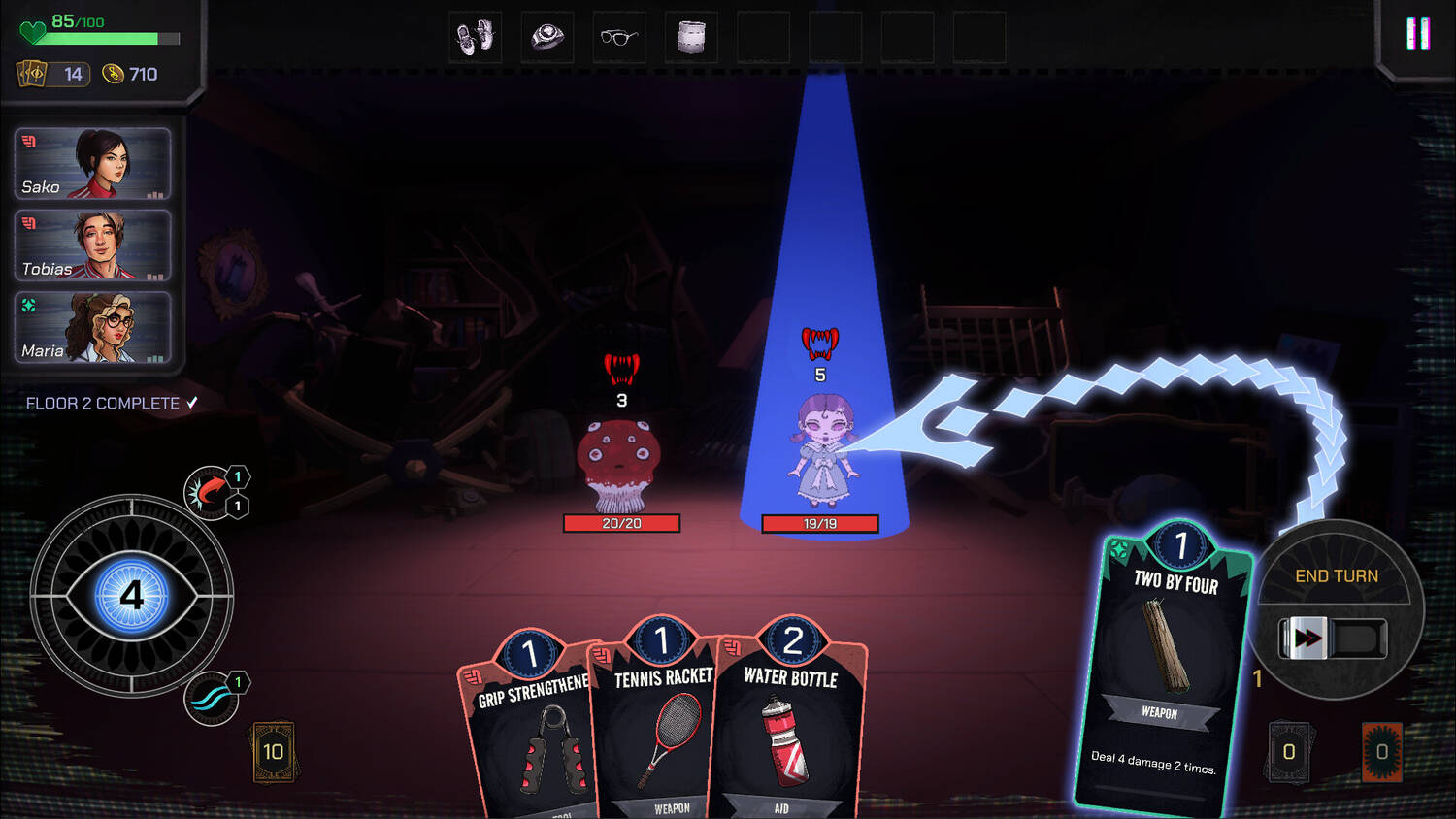Toggle the End Turn switch
This screenshot has height=819, width=1456.
(1332, 639)
